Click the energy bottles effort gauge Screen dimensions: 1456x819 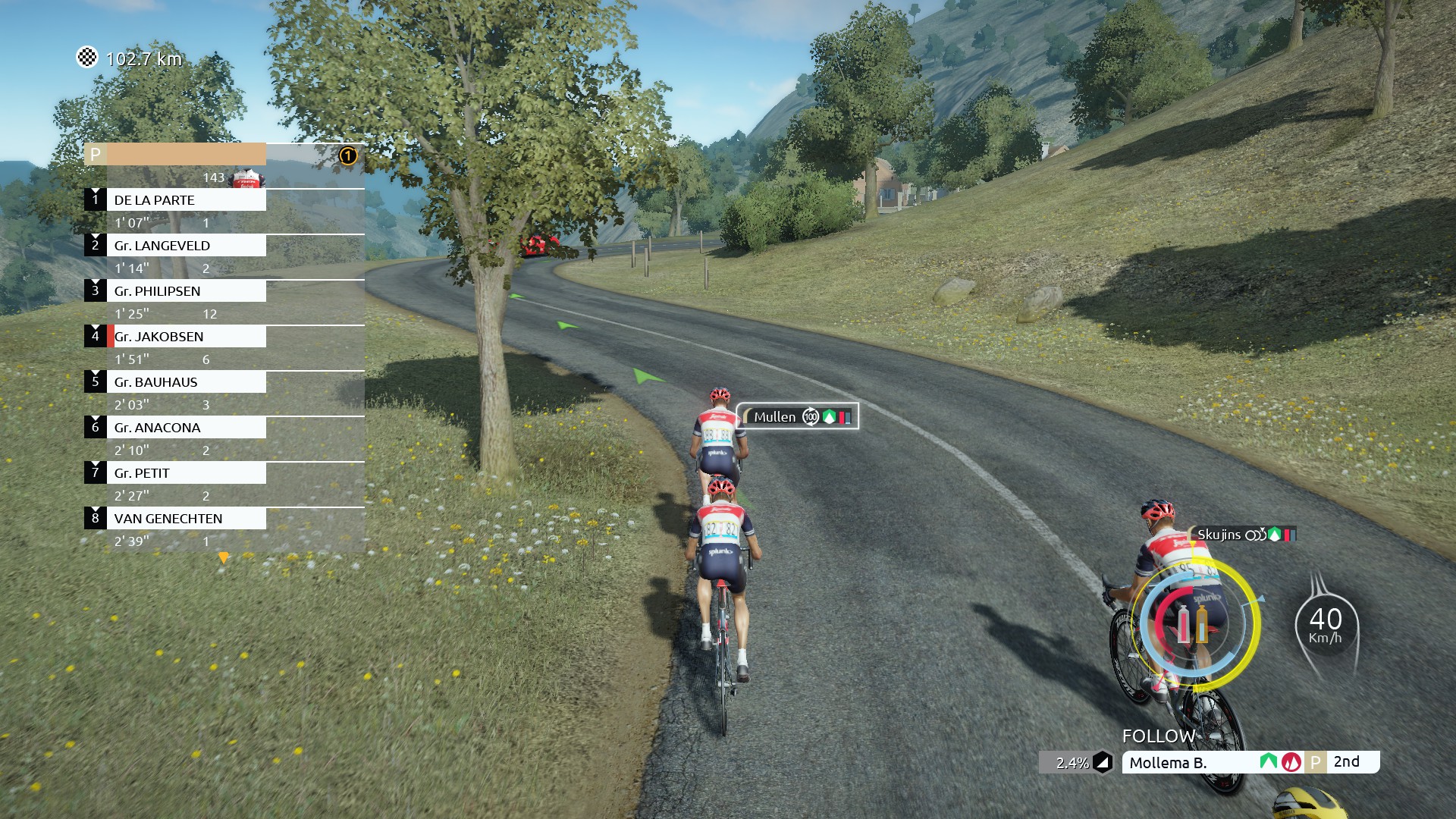[1192, 625]
